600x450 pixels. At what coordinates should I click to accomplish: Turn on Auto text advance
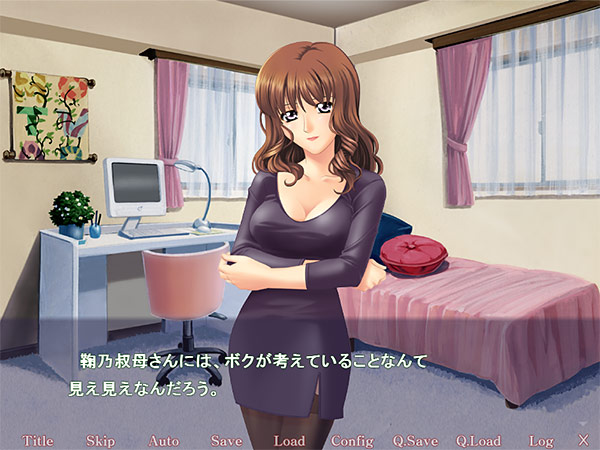click(x=163, y=440)
